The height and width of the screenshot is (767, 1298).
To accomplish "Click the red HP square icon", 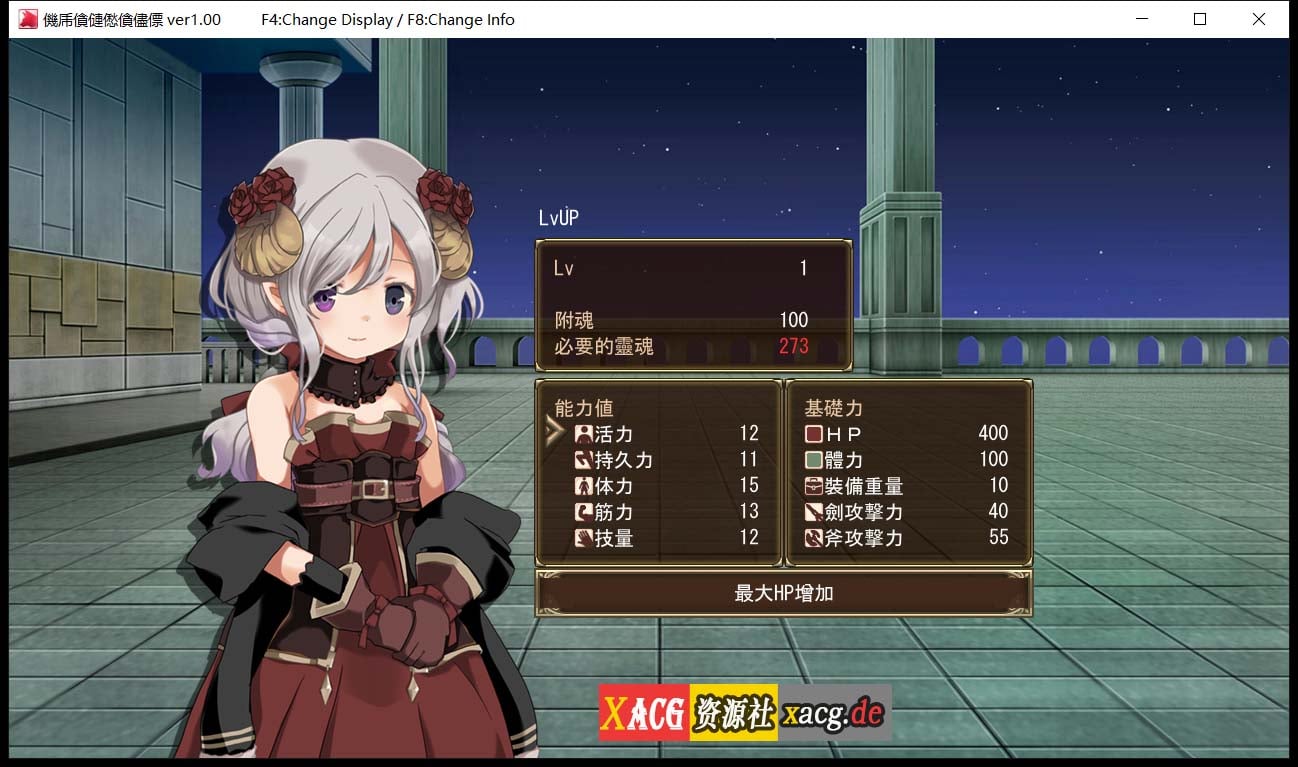I will (x=812, y=434).
